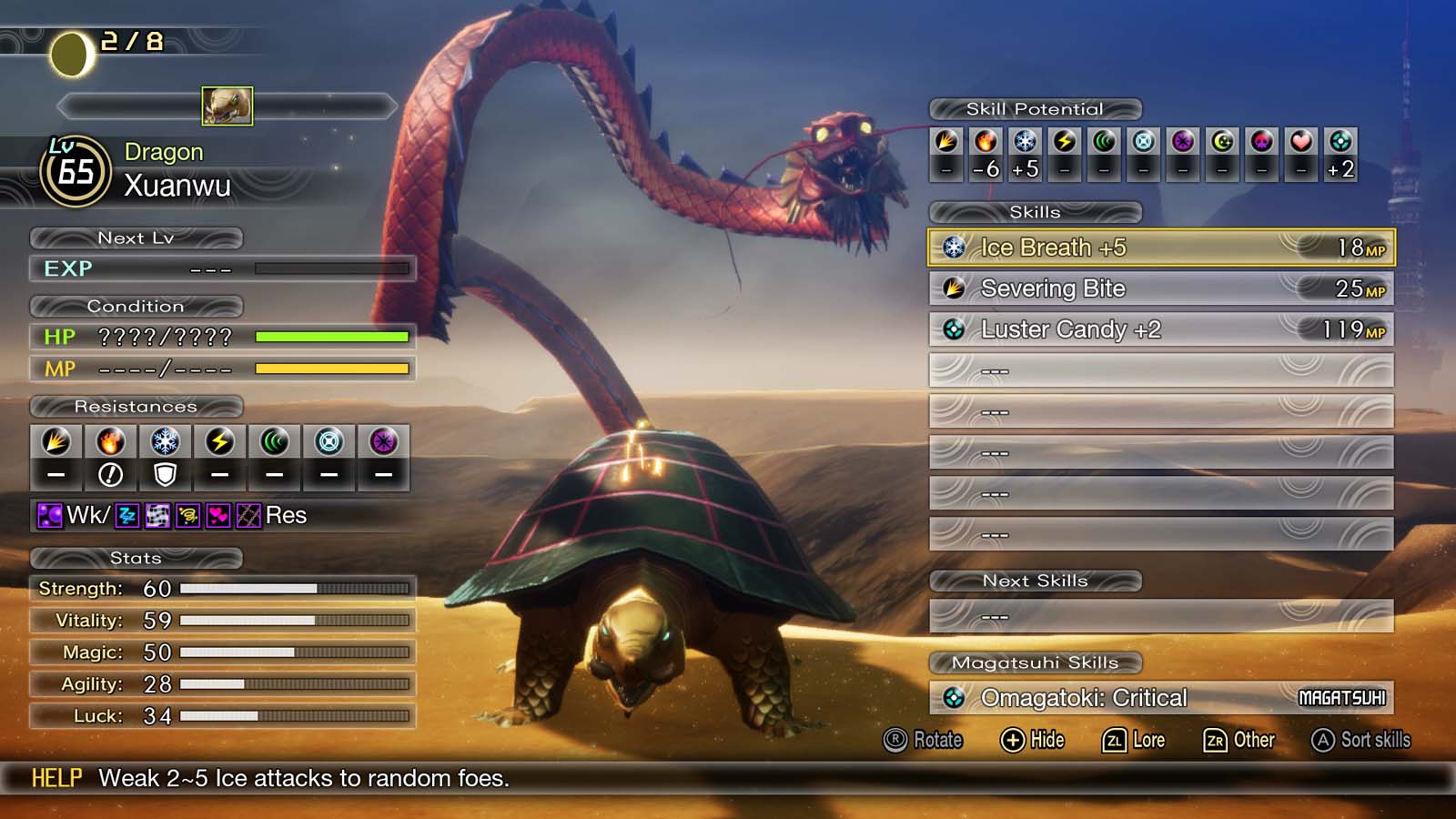
Task: Select the Physical resistance icon
Action: pos(56,442)
